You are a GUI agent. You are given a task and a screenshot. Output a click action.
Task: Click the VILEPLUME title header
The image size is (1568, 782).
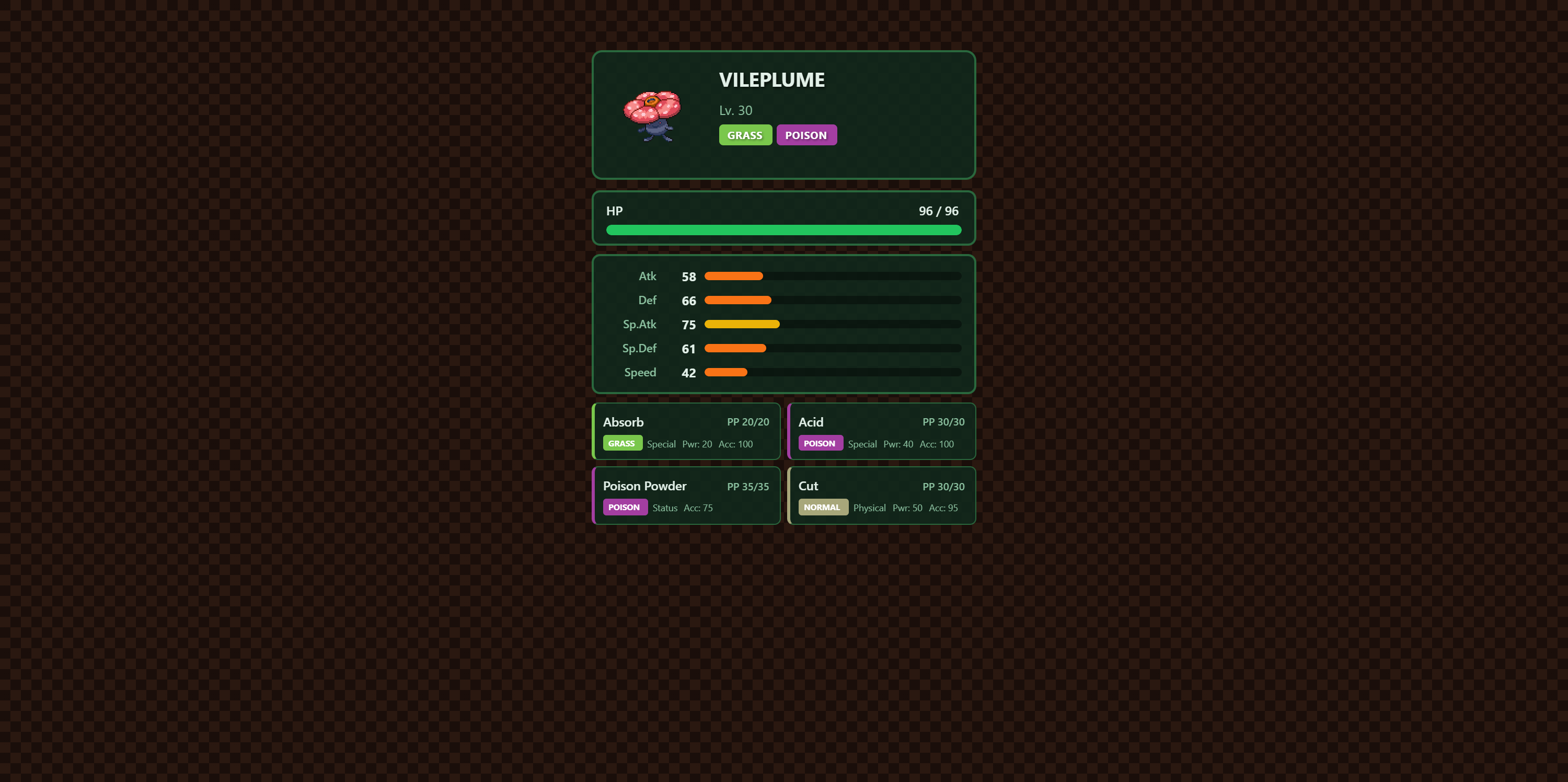coord(772,80)
